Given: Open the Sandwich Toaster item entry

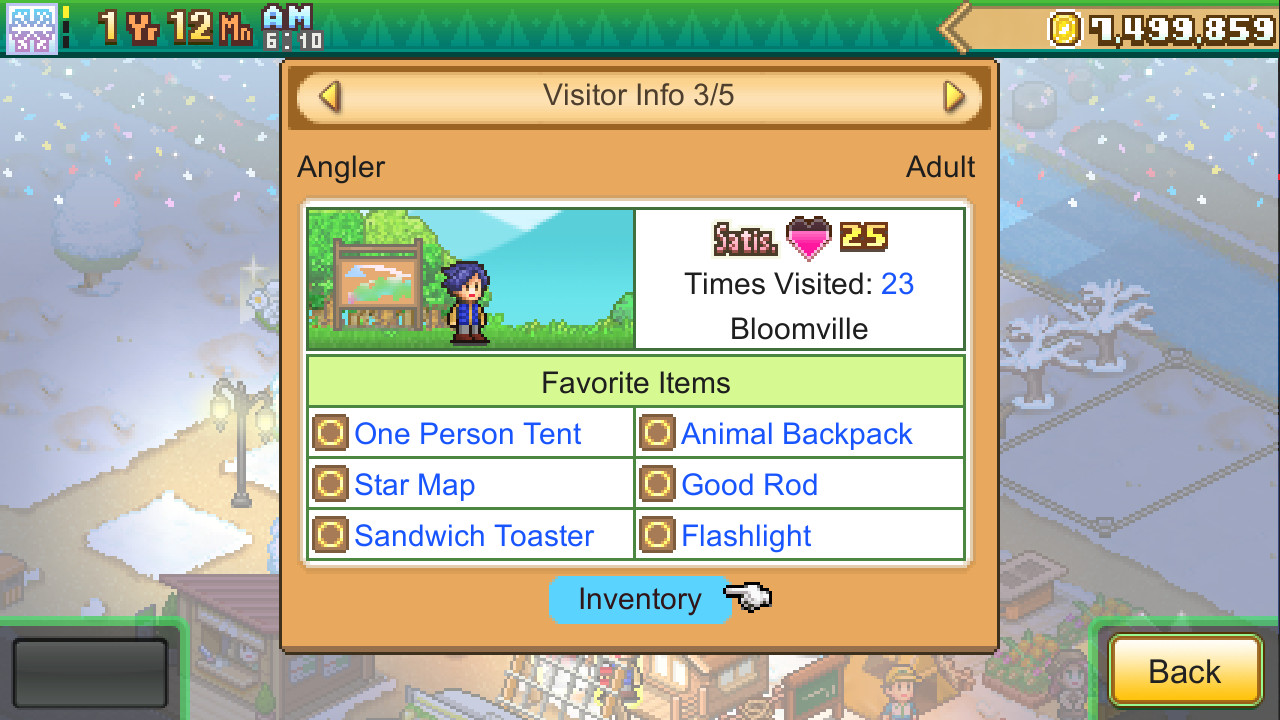Looking at the screenshot, I should (473, 536).
